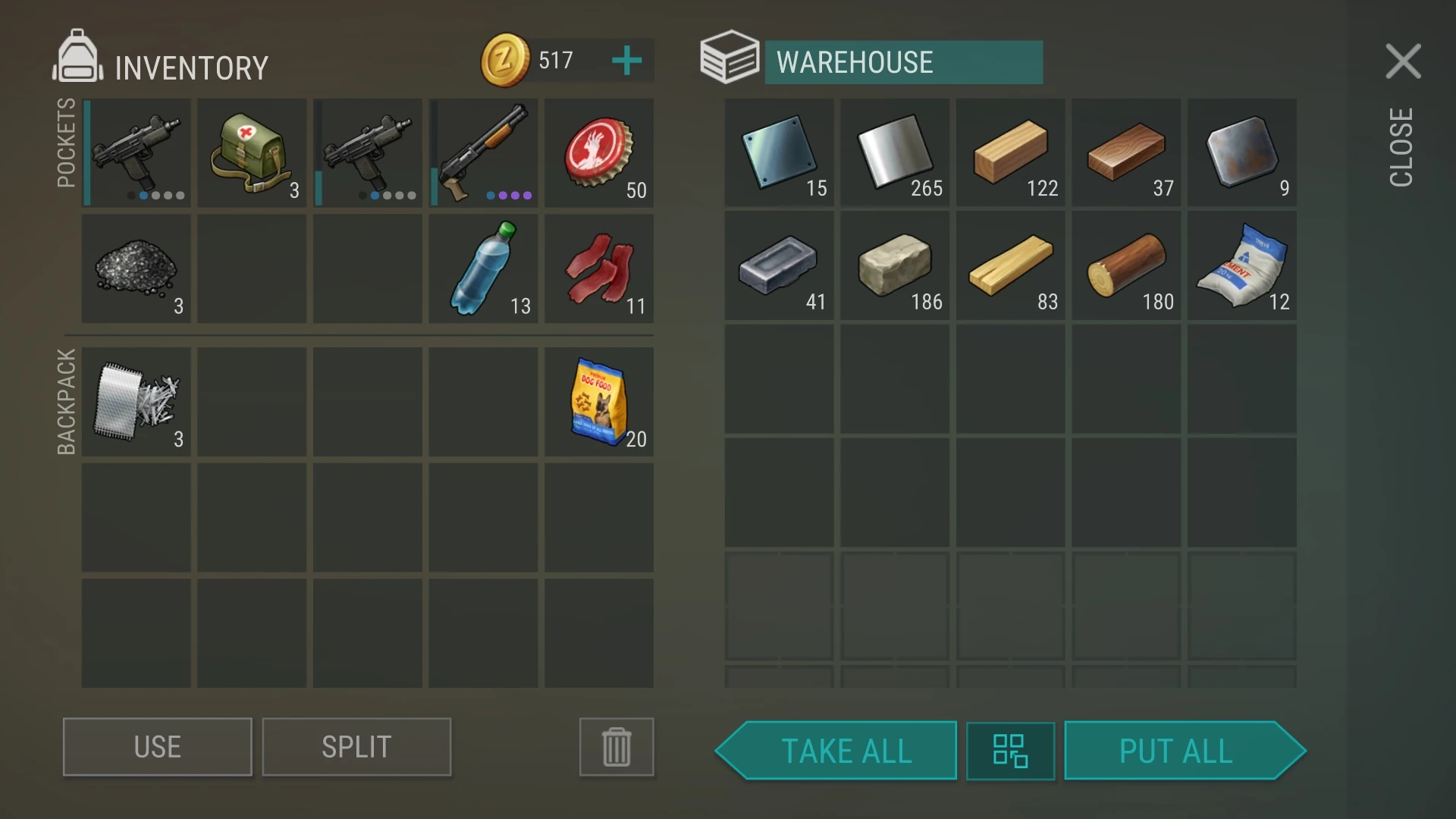This screenshot has height=819, width=1456.
Task: Open the first aid kit stack
Action: click(x=252, y=152)
